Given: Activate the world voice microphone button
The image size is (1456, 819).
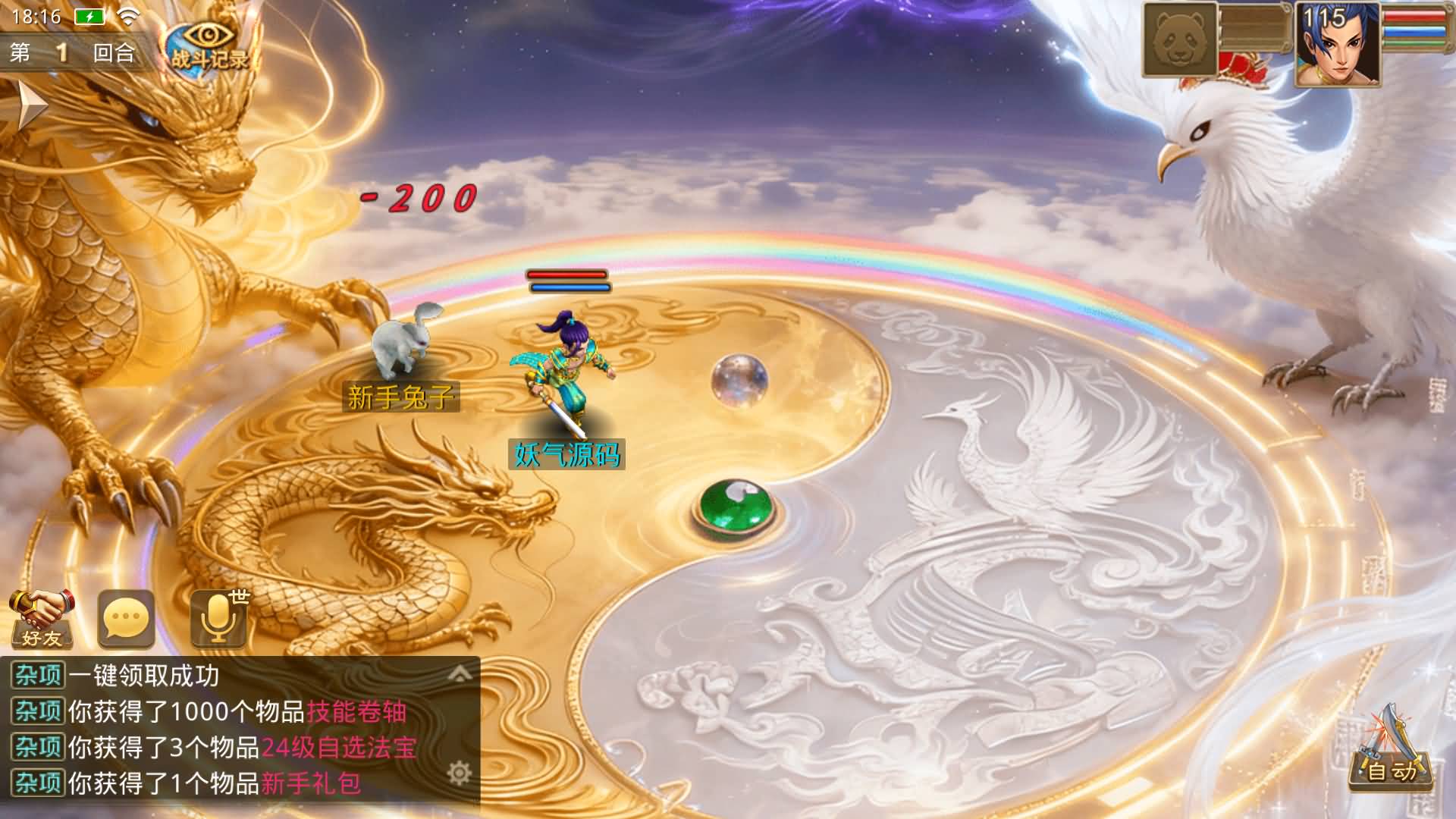Looking at the screenshot, I should [x=219, y=620].
